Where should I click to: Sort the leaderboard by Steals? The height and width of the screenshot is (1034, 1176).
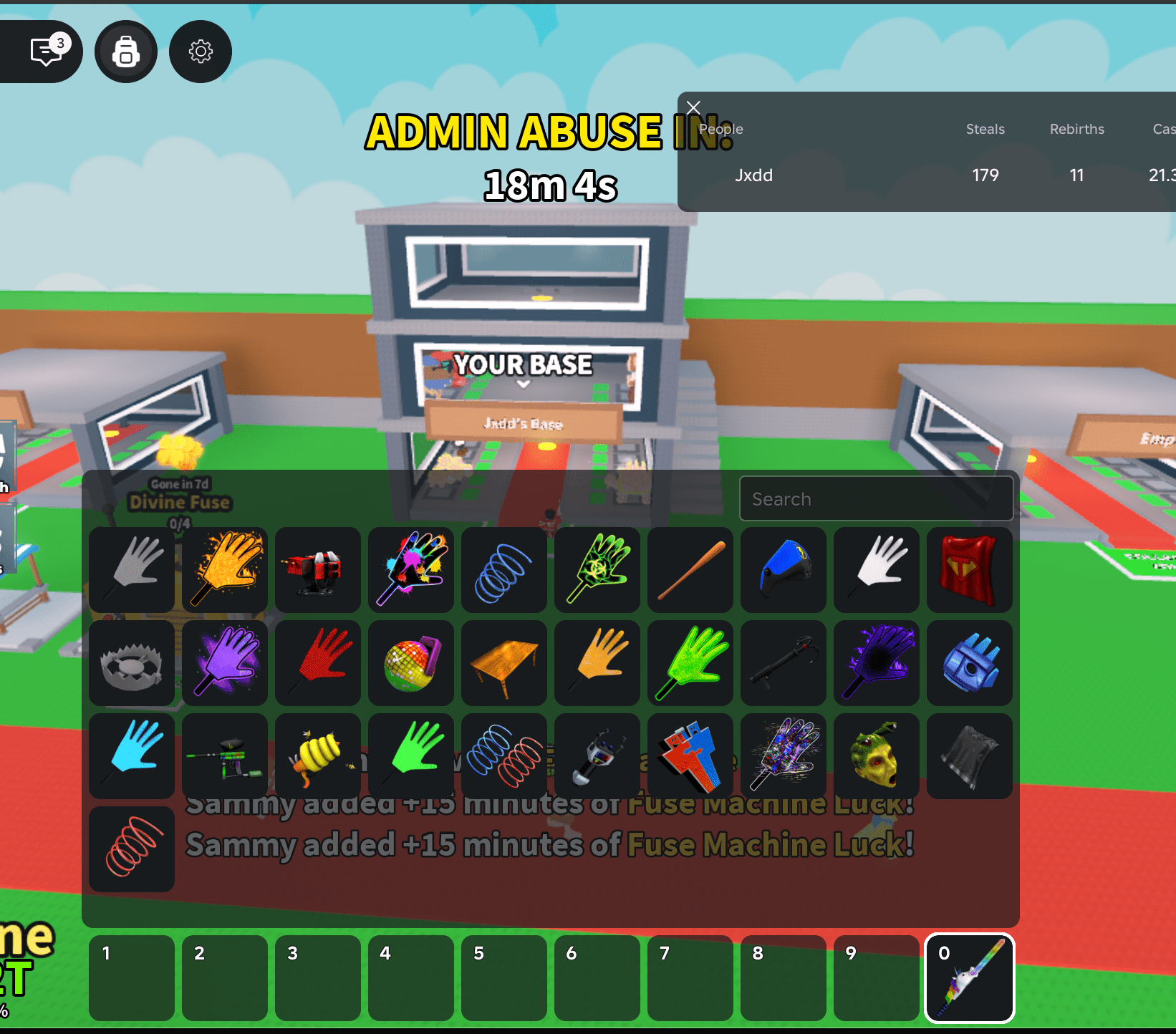pyautogui.click(x=985, y=129)
